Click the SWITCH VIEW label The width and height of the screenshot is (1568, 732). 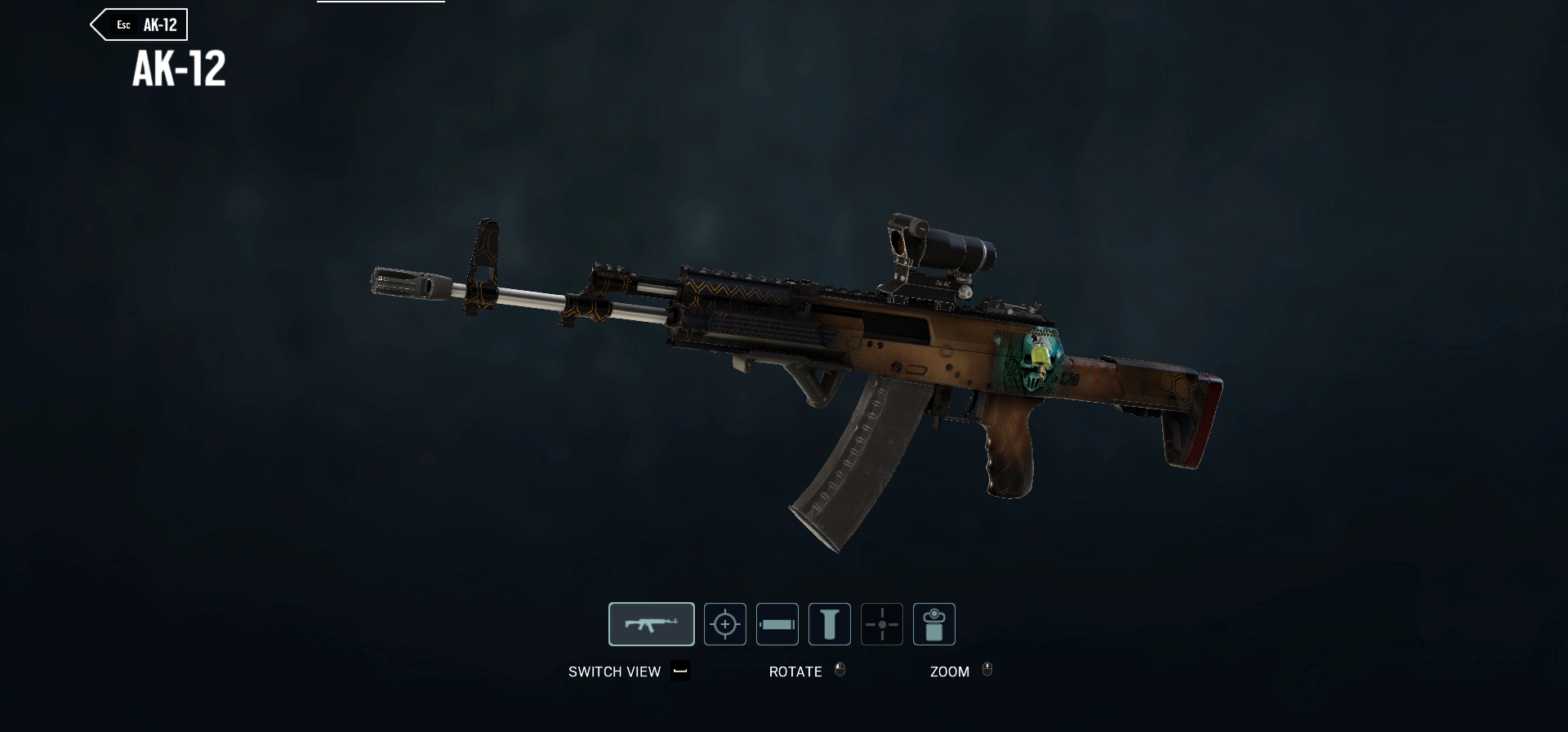pyautogui.click(x=615, y=672)
